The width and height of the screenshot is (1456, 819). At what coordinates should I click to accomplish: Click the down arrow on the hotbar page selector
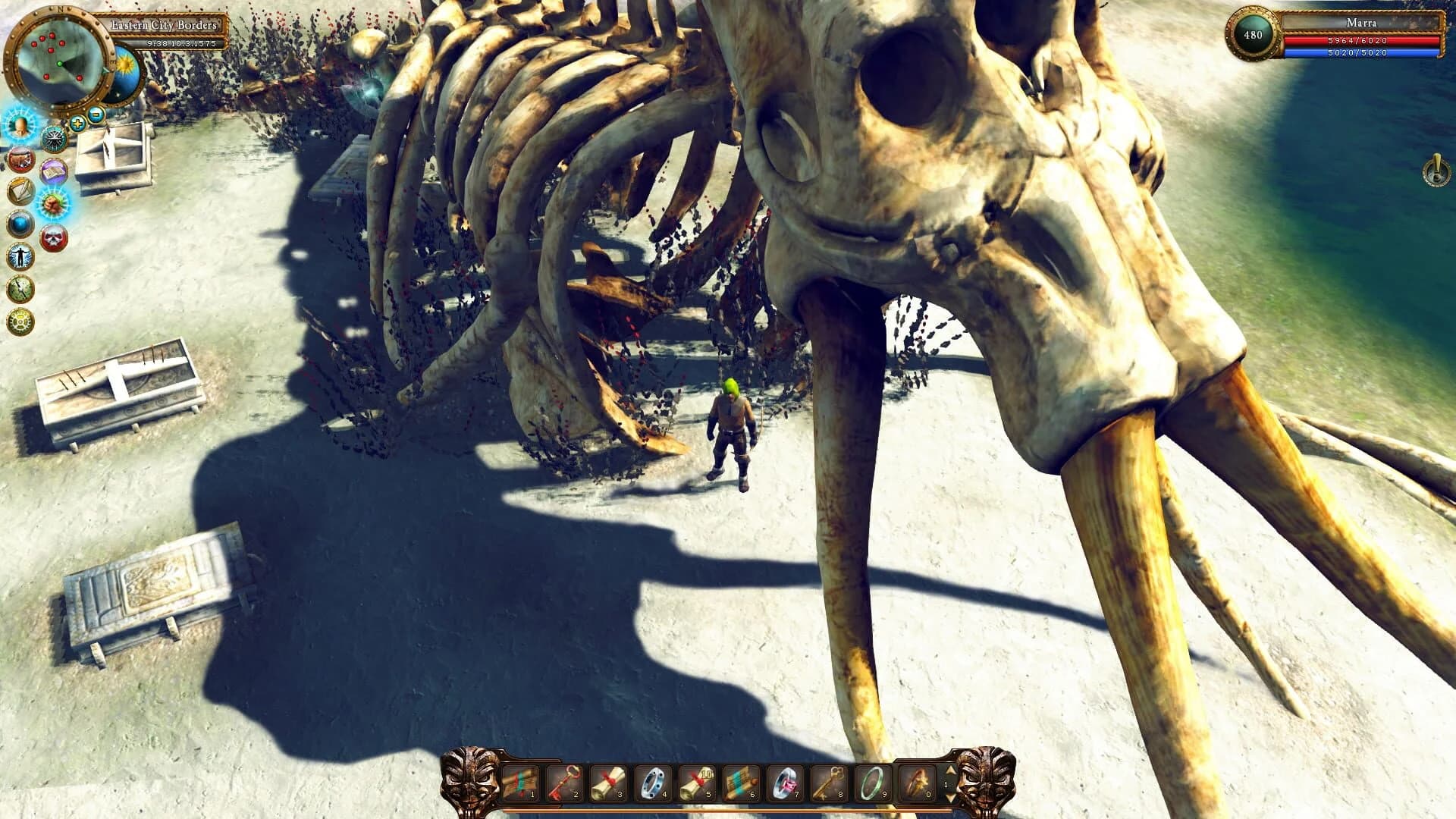click(x=950, y=799)
